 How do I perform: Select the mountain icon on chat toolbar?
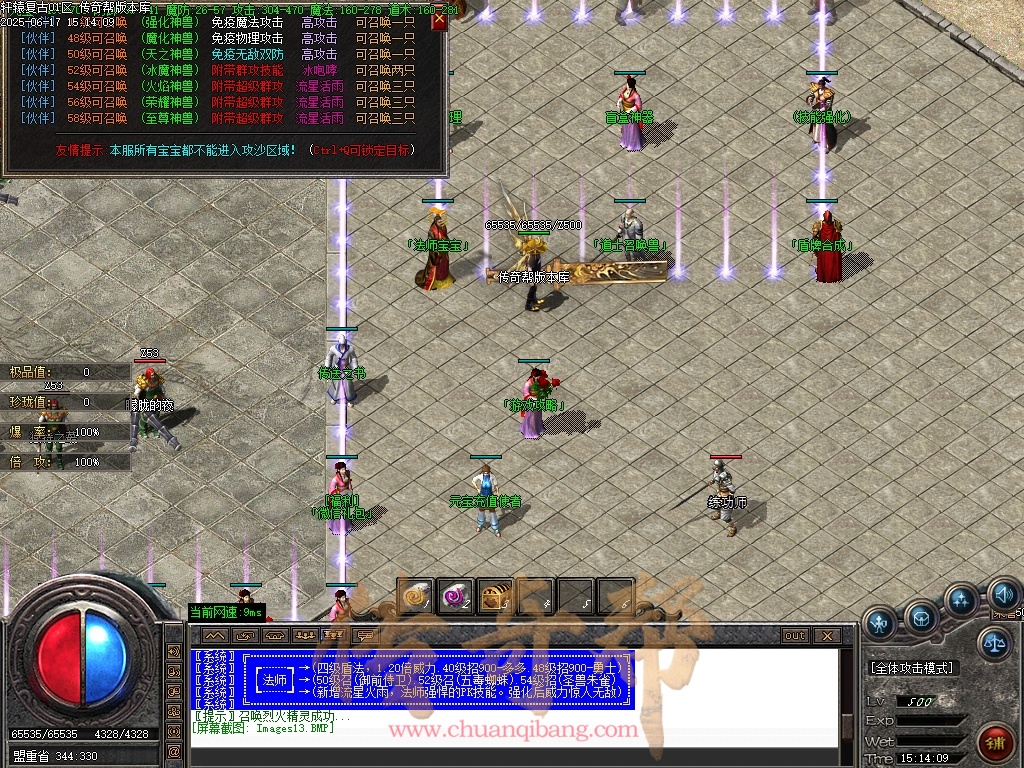tap(214, 635)
